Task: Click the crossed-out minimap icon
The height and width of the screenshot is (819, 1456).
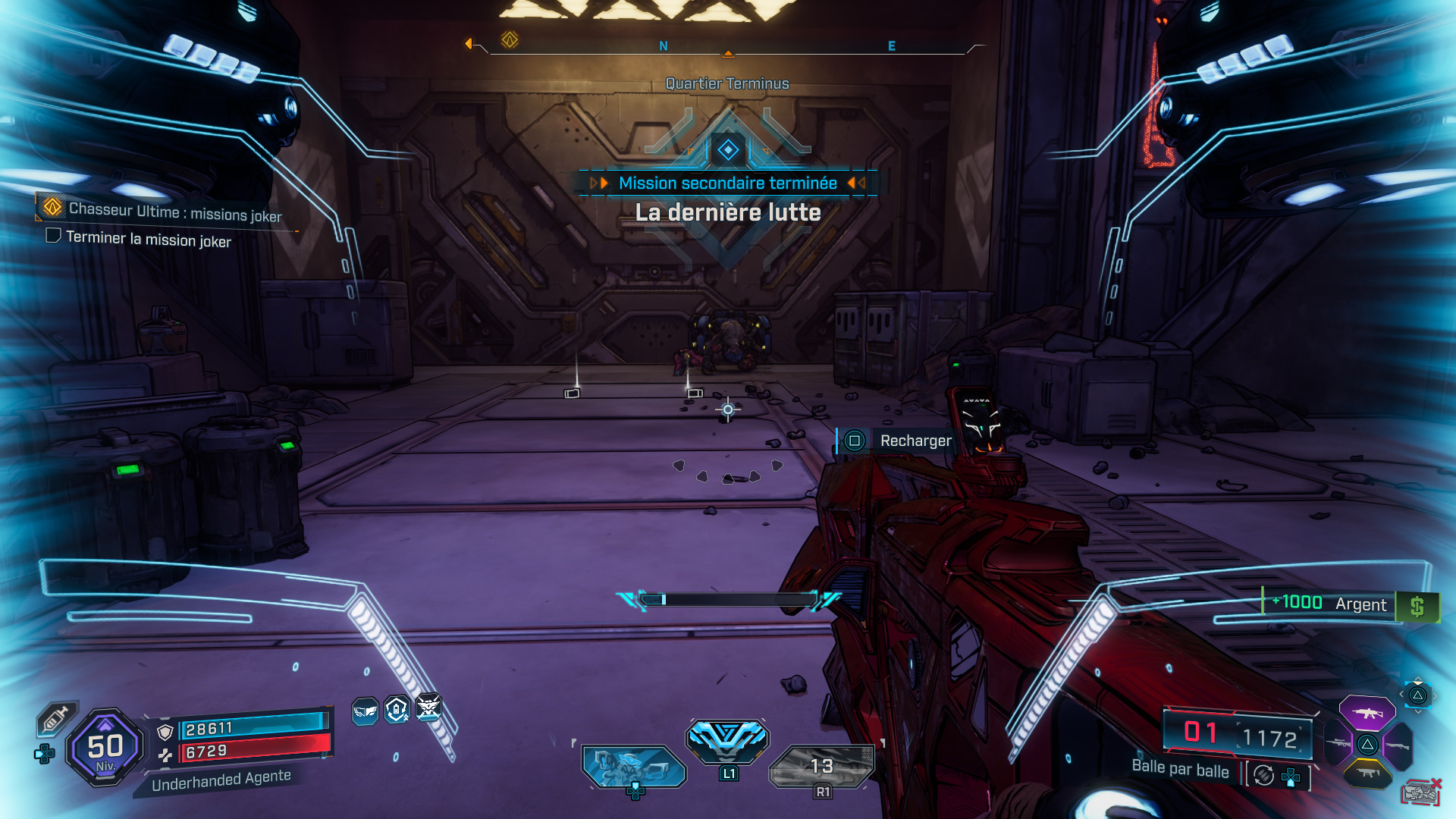Action: [1422, 792]
